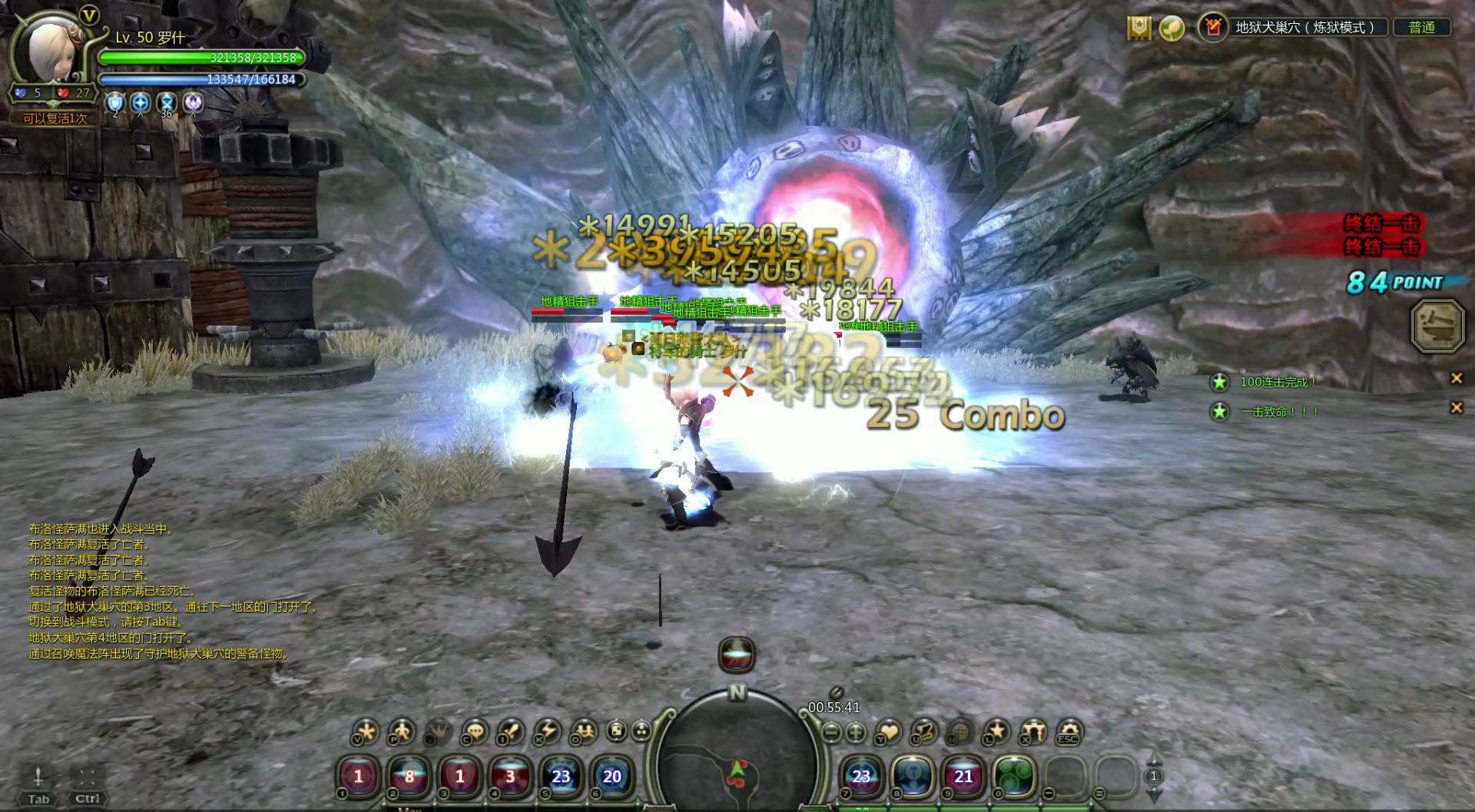Click the dice icon button
The width and height of the screenshot is (1475, 812).
[616, 731]
